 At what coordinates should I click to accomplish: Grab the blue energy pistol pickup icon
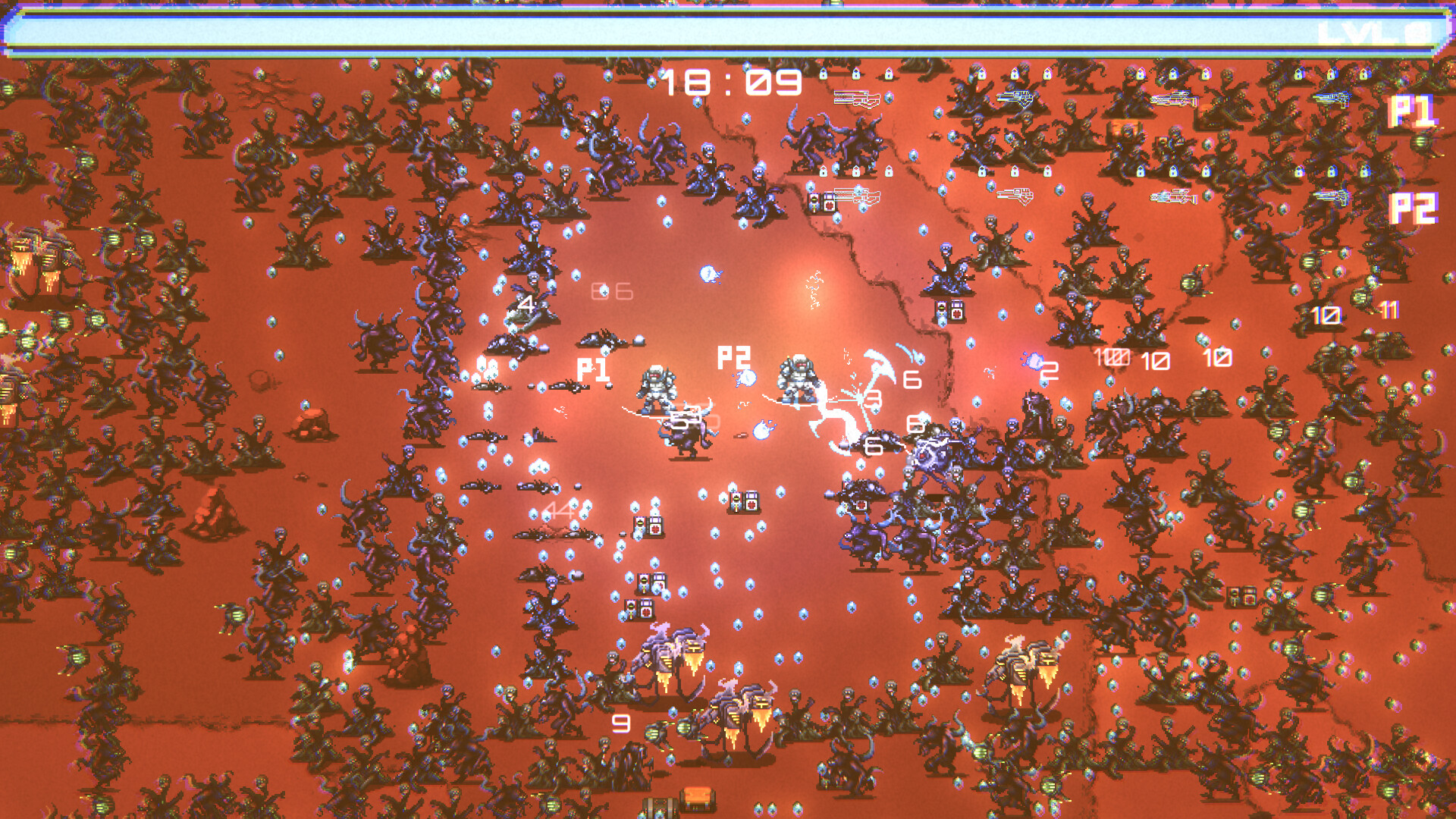[x=1015, y=96]
